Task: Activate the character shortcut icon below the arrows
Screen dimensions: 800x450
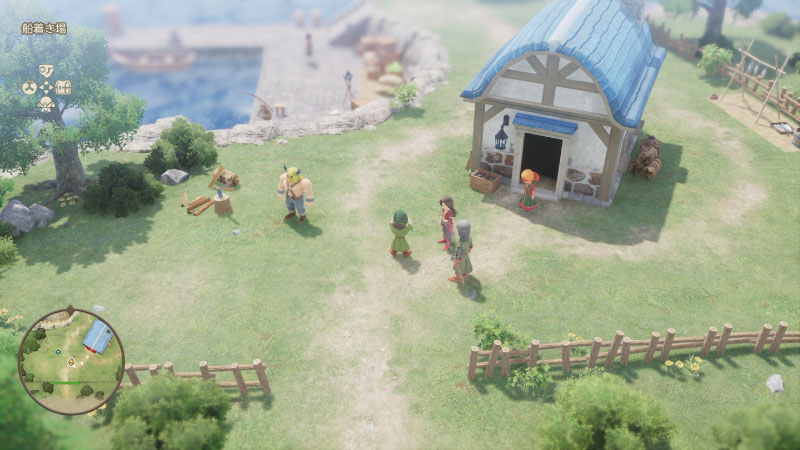Action: pyautogui.click(x=46, y=103)
